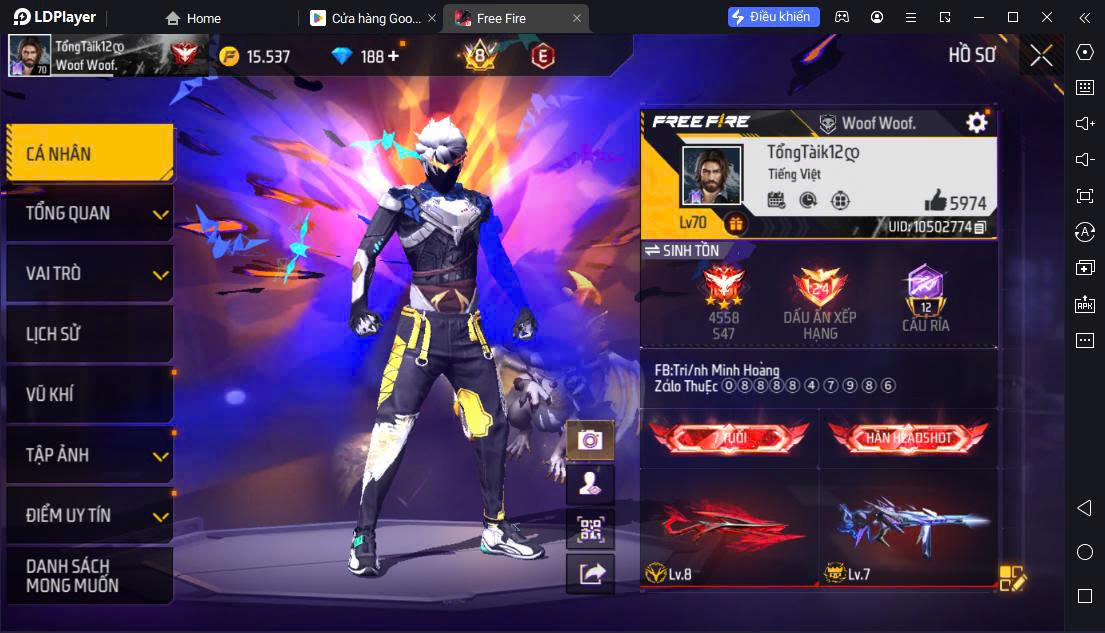Open the Vai Trò section
Viewport: 1105px width, 633px height.
89,274
